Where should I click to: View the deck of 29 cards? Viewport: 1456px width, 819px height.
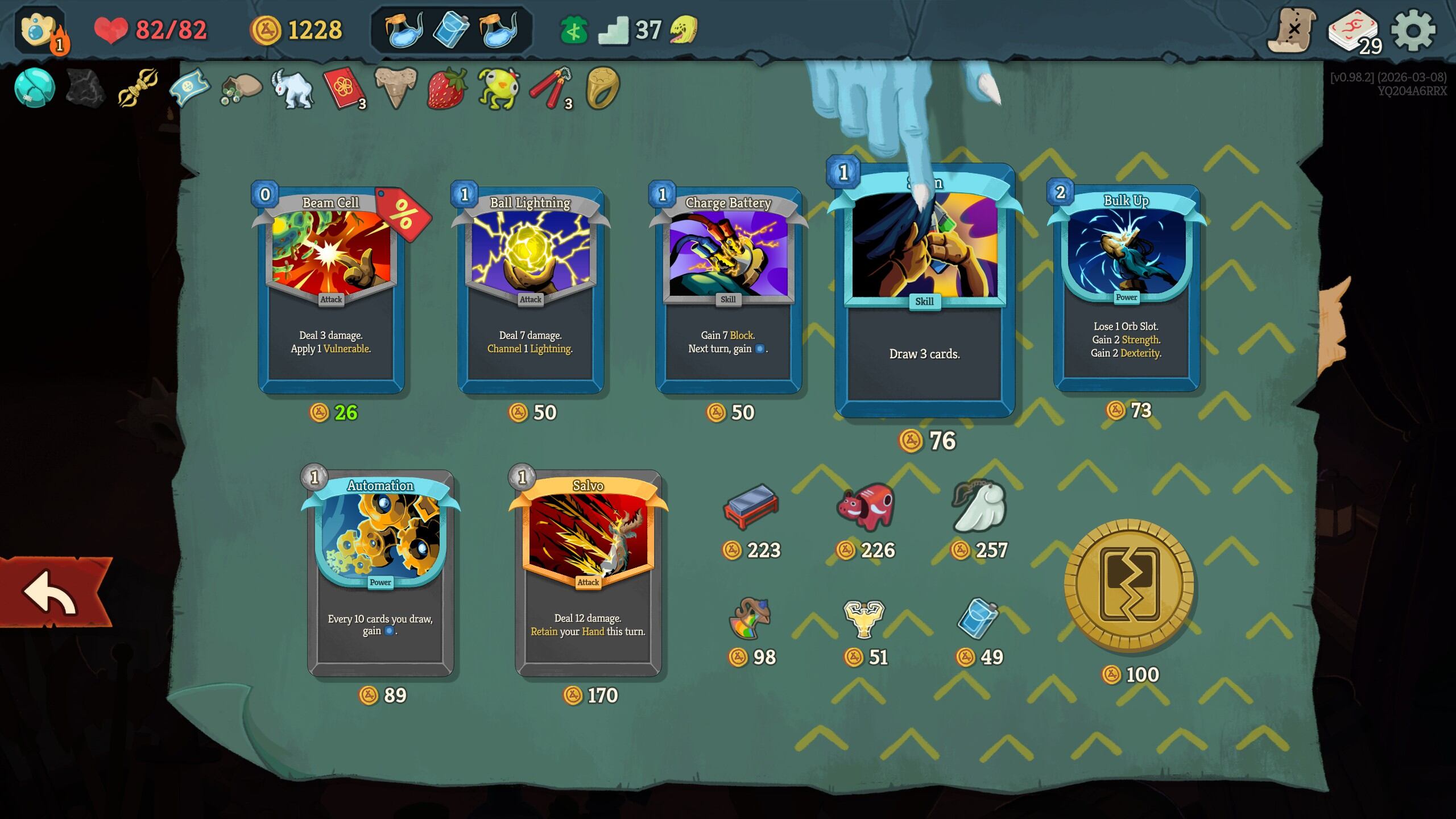[x=1354, y=31]
